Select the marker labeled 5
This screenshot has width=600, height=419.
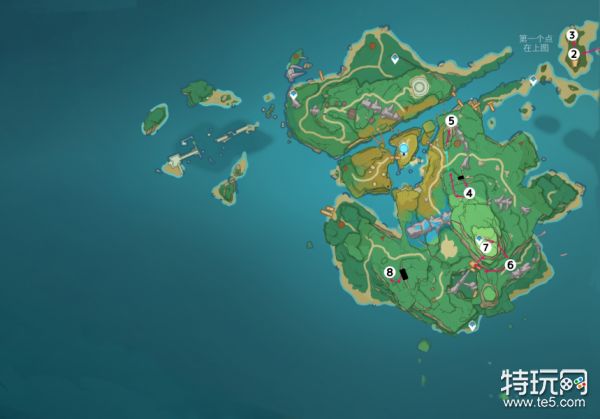451,120
